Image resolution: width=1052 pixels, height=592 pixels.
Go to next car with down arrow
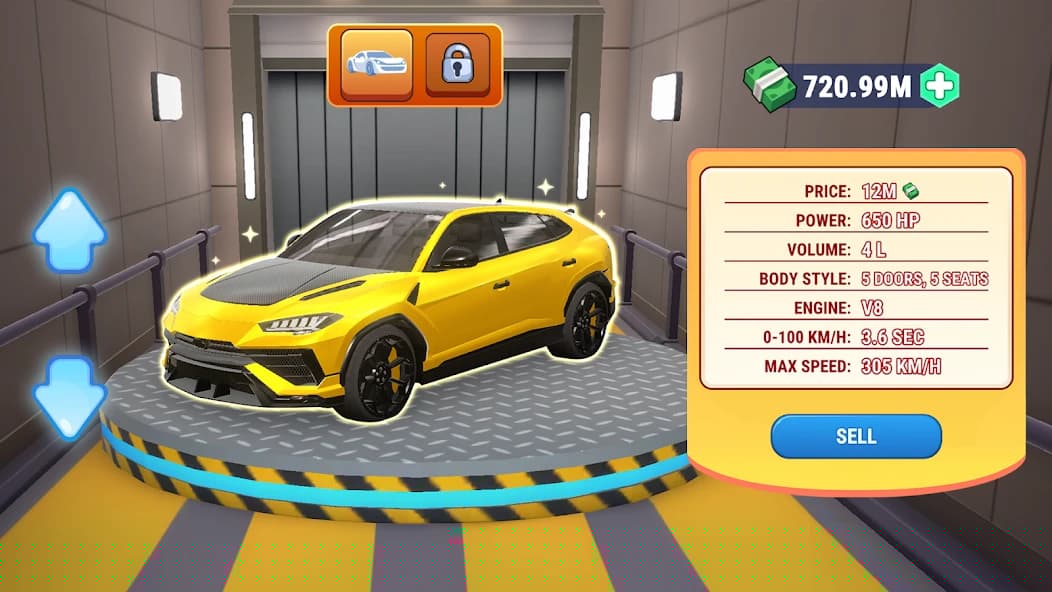click(x=69, y=397)
